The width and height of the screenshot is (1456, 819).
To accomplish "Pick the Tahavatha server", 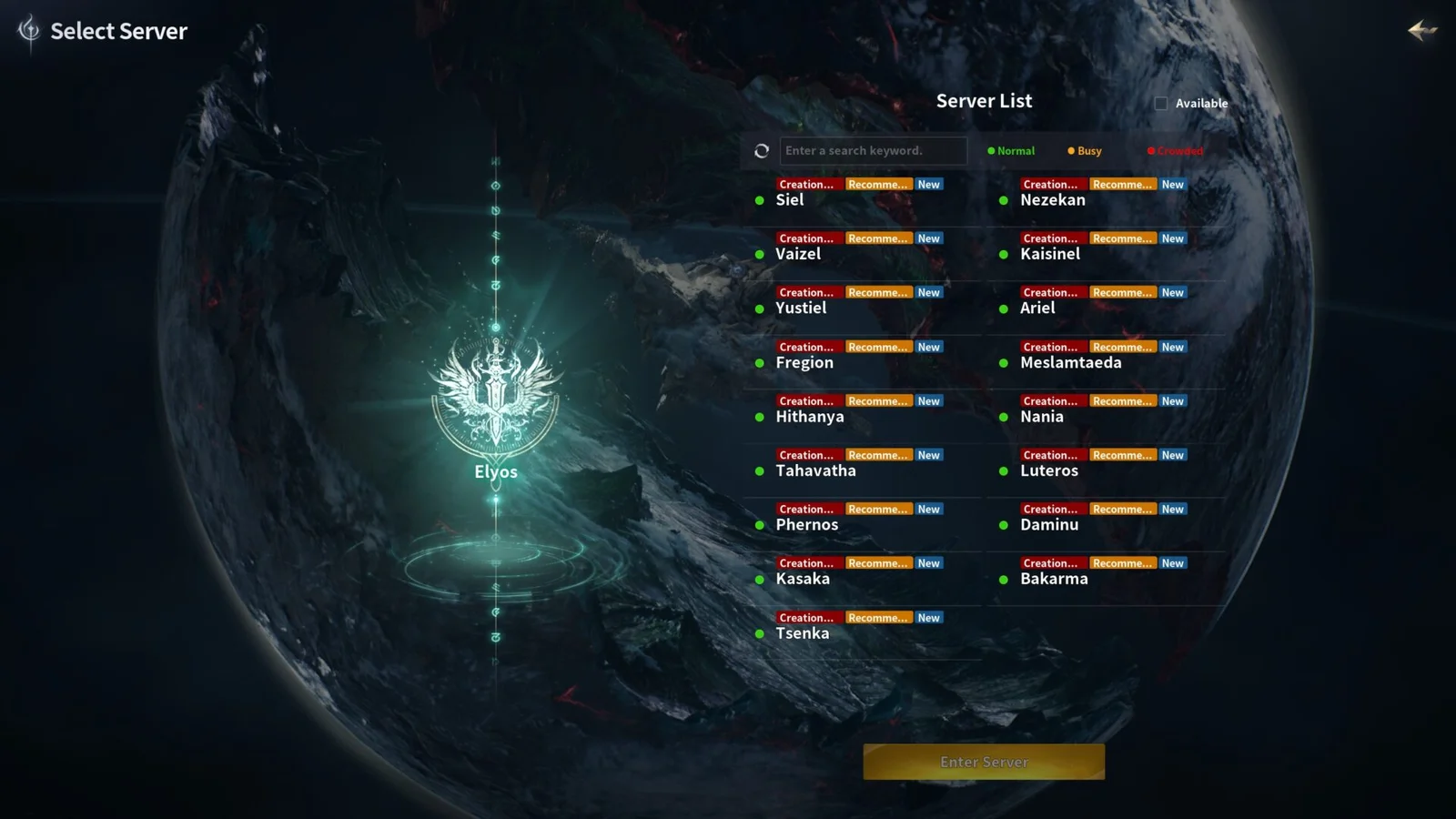I will pos(815,470).
